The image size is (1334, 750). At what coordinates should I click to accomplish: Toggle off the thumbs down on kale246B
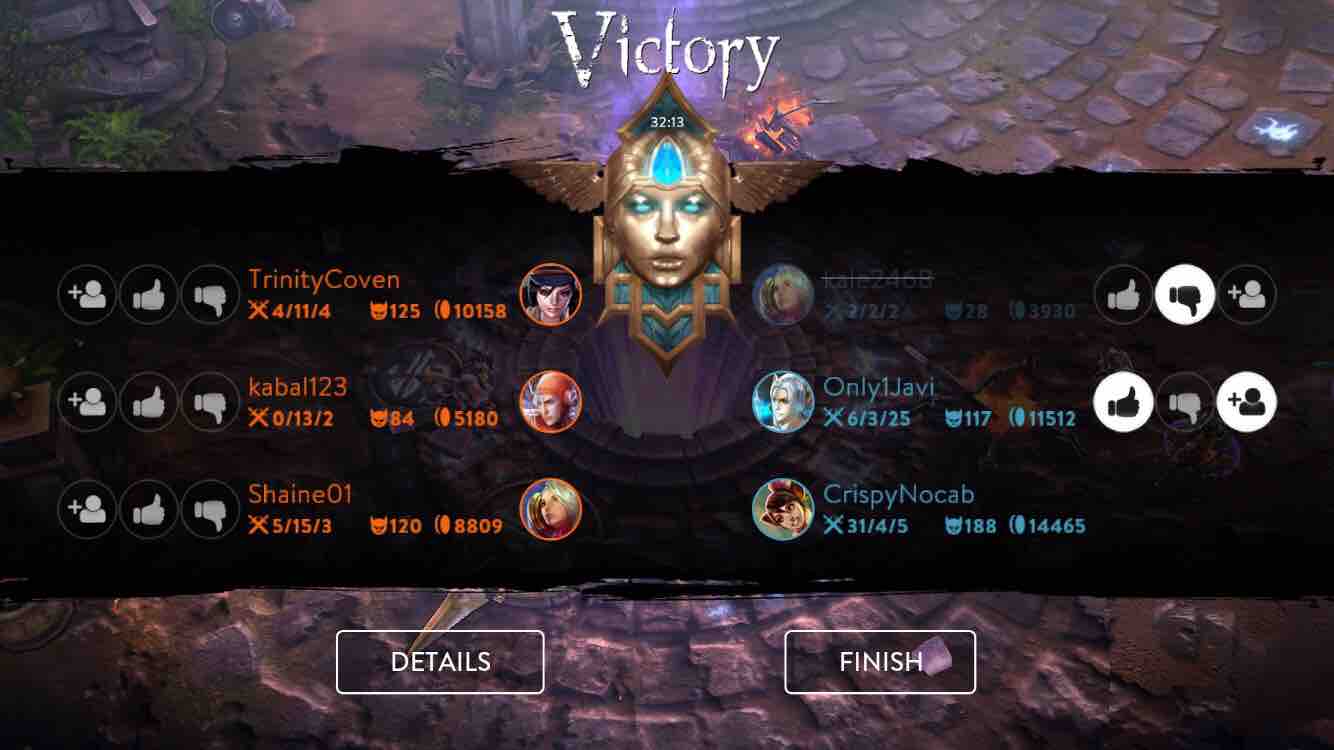click(x=1186, y=294)
